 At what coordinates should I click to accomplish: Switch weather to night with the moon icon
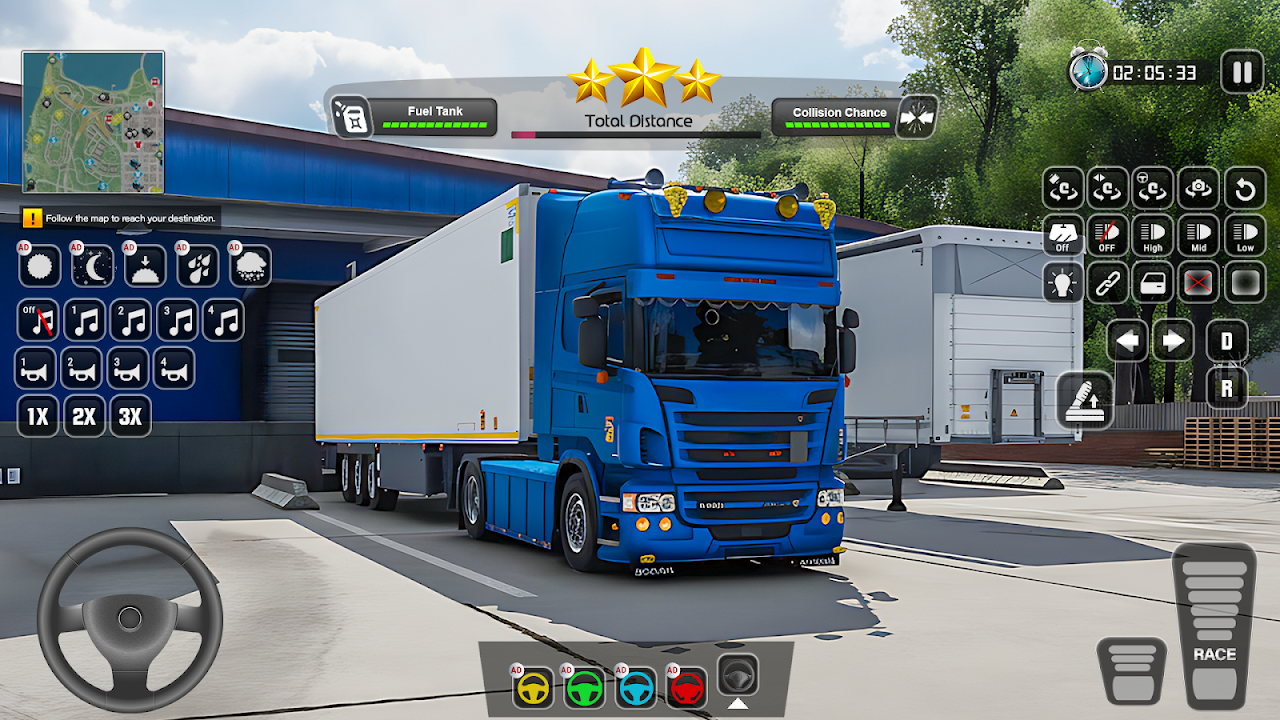(x=92, y=266)
